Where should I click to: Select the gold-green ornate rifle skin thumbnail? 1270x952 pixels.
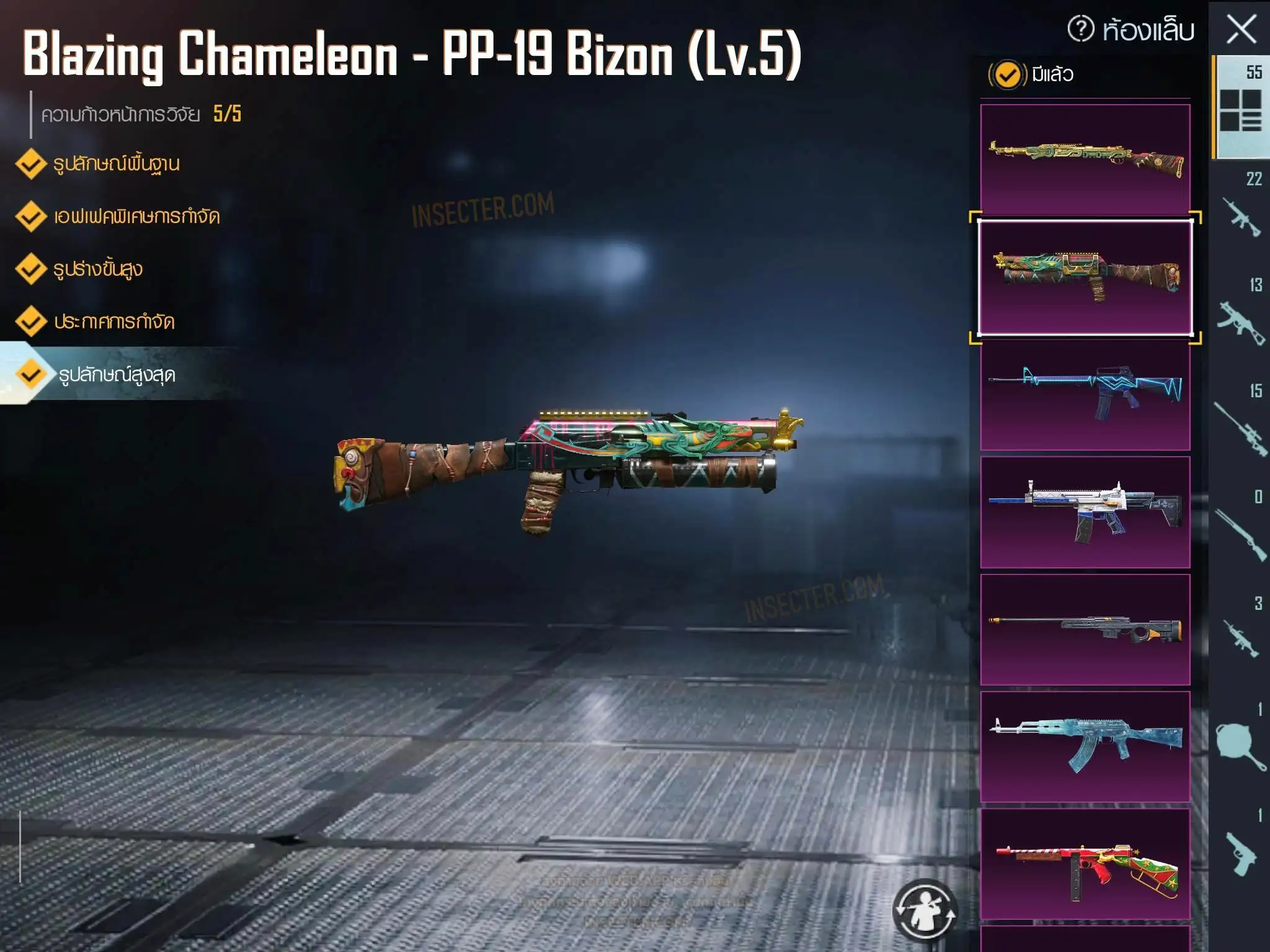(1085, 159)
